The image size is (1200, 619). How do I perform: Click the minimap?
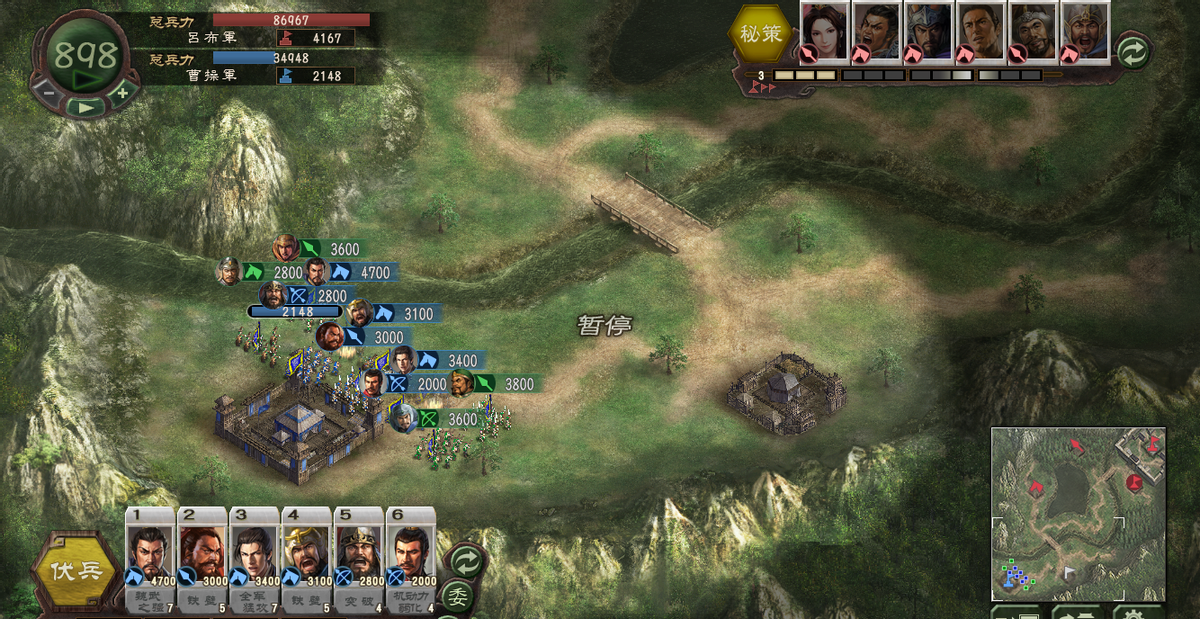1077,514
